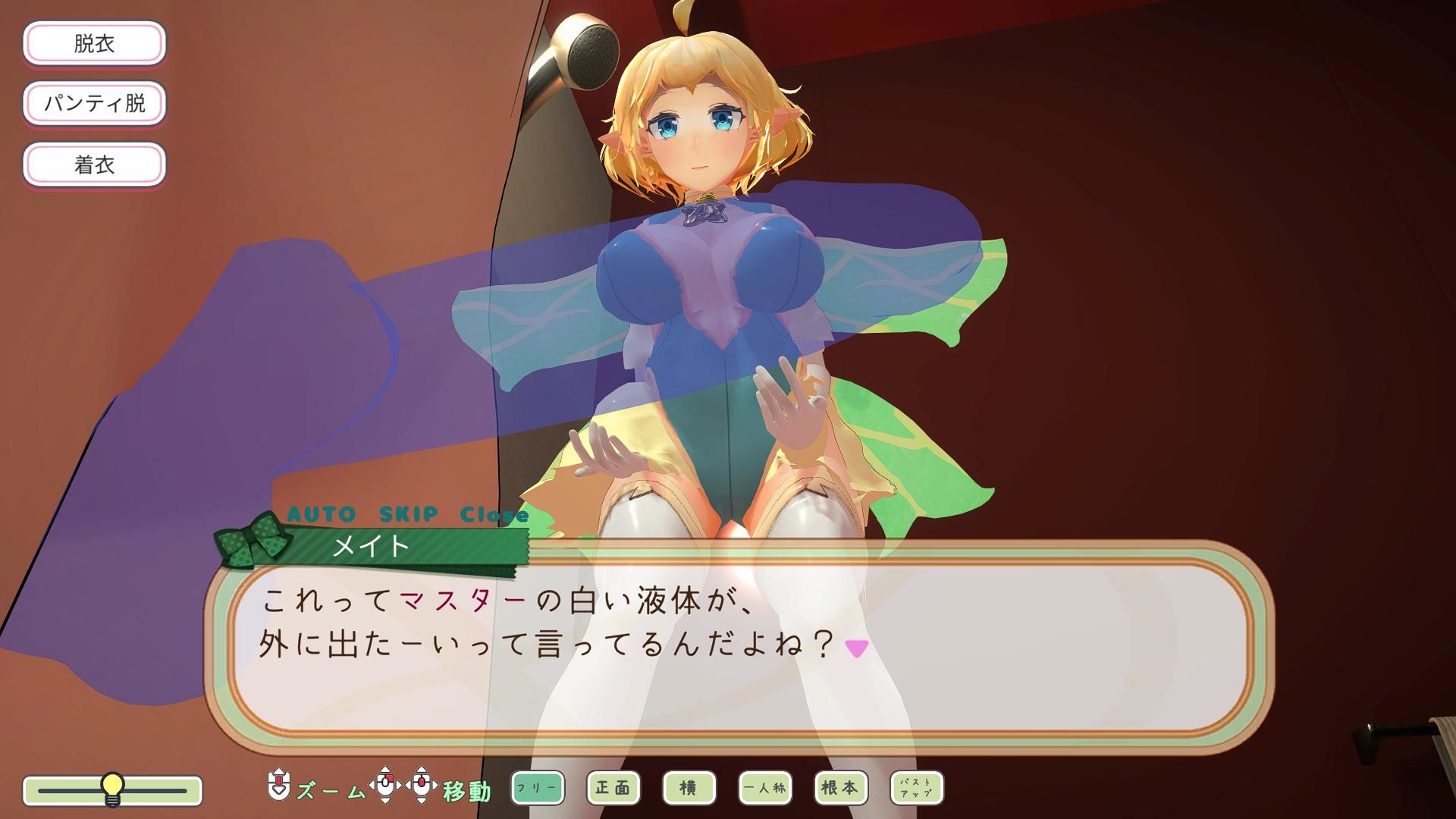Open the 一人称 first-person view option
The image size is (1456, 819).
765,789
